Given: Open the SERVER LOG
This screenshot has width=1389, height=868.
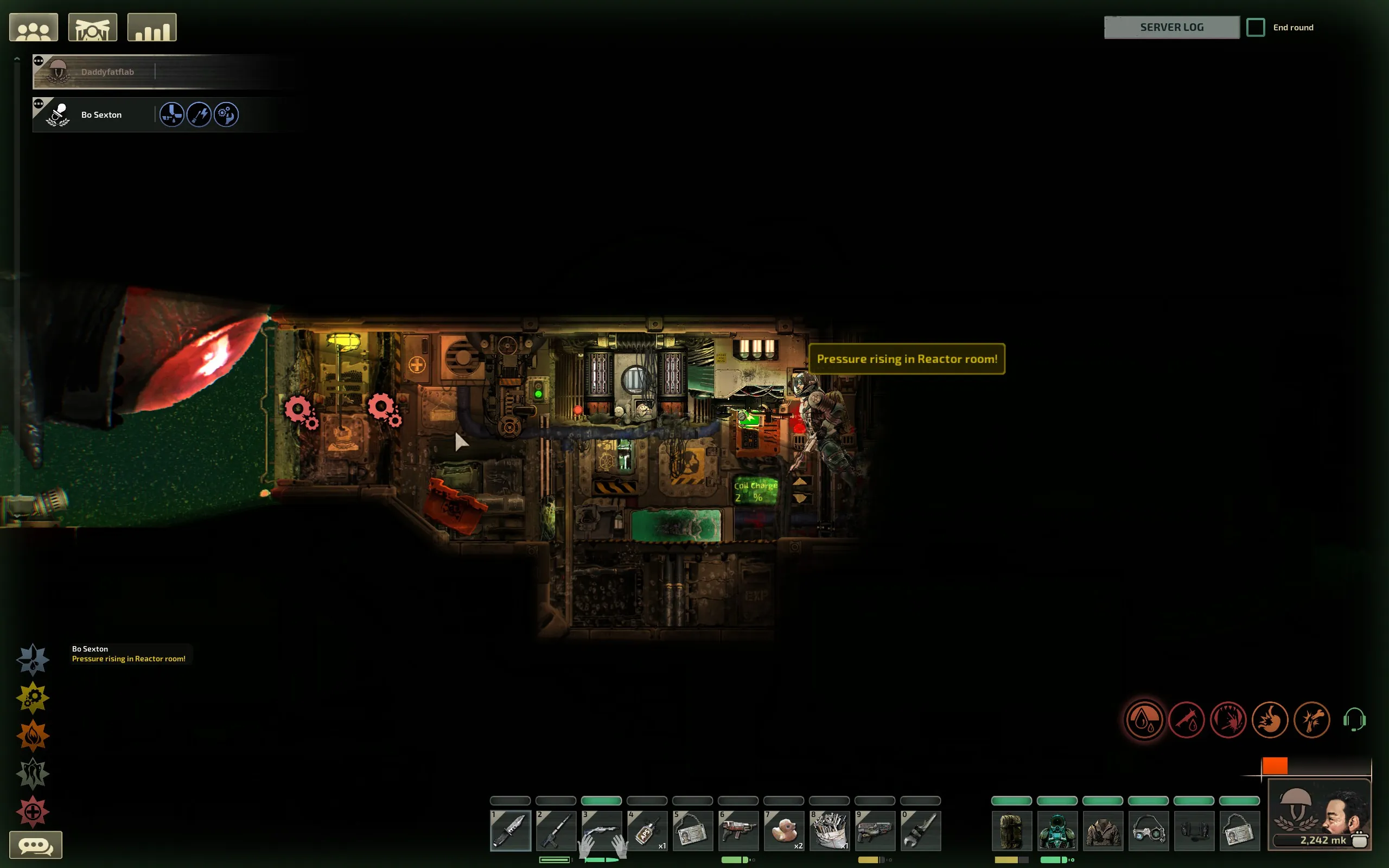Looking at the screenshot, I should 1171,28.
